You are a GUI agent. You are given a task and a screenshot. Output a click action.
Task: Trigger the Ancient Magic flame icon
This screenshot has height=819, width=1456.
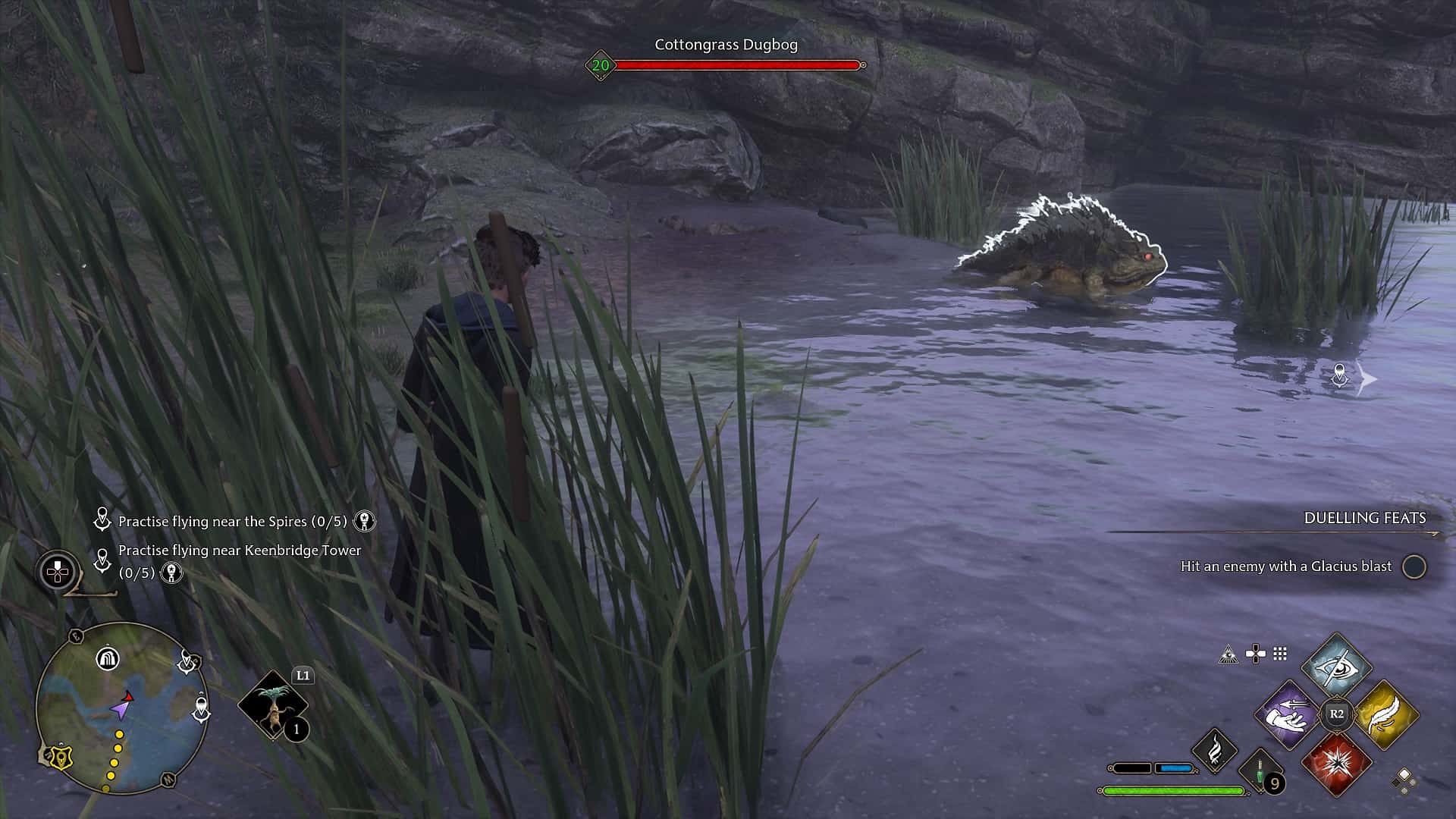click(1215, 751)
